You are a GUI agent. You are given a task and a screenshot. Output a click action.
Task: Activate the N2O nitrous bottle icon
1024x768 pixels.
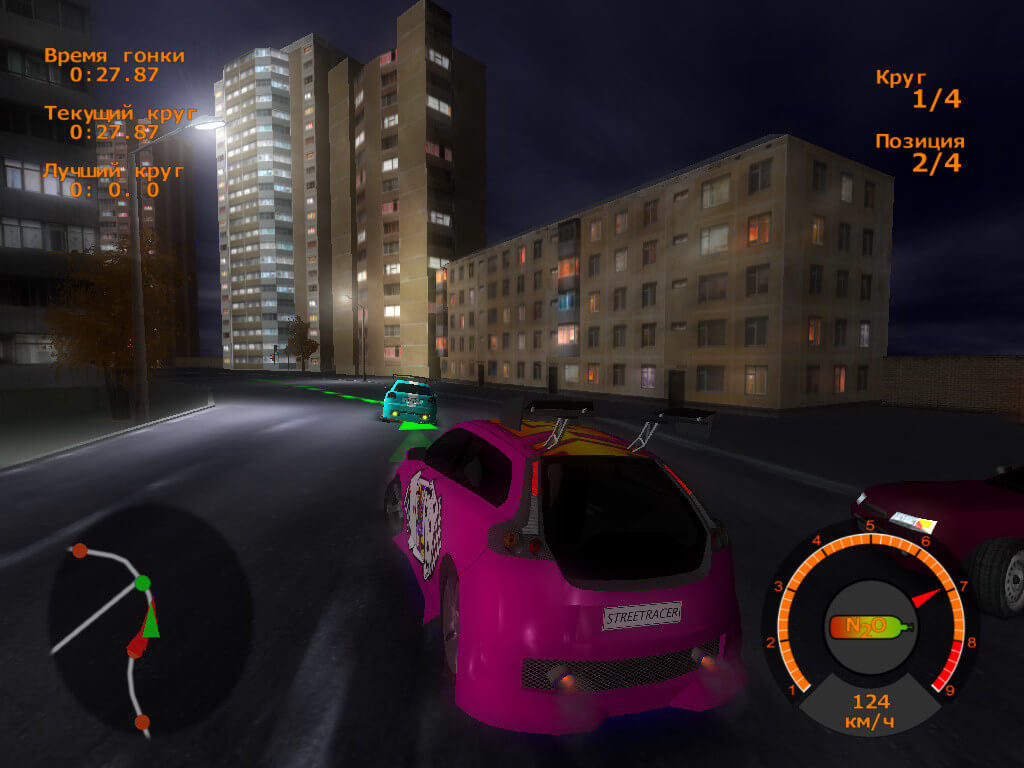tap(869, 627)
